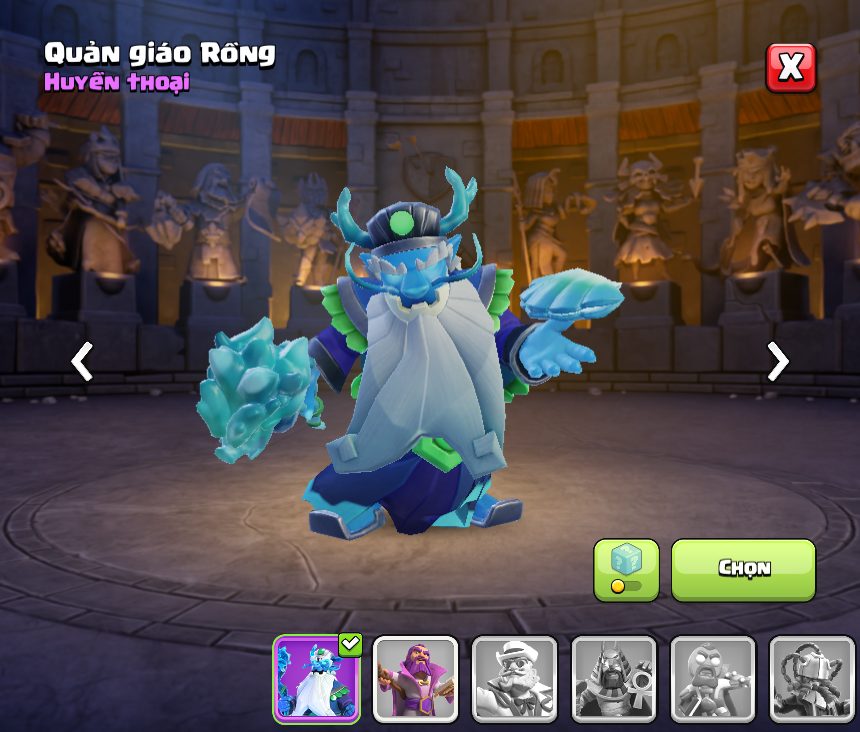The height and width of the screenshot is (732, 860).
Task: Choose the purple-robed Warden skin thumbnail
Action: 415,679
